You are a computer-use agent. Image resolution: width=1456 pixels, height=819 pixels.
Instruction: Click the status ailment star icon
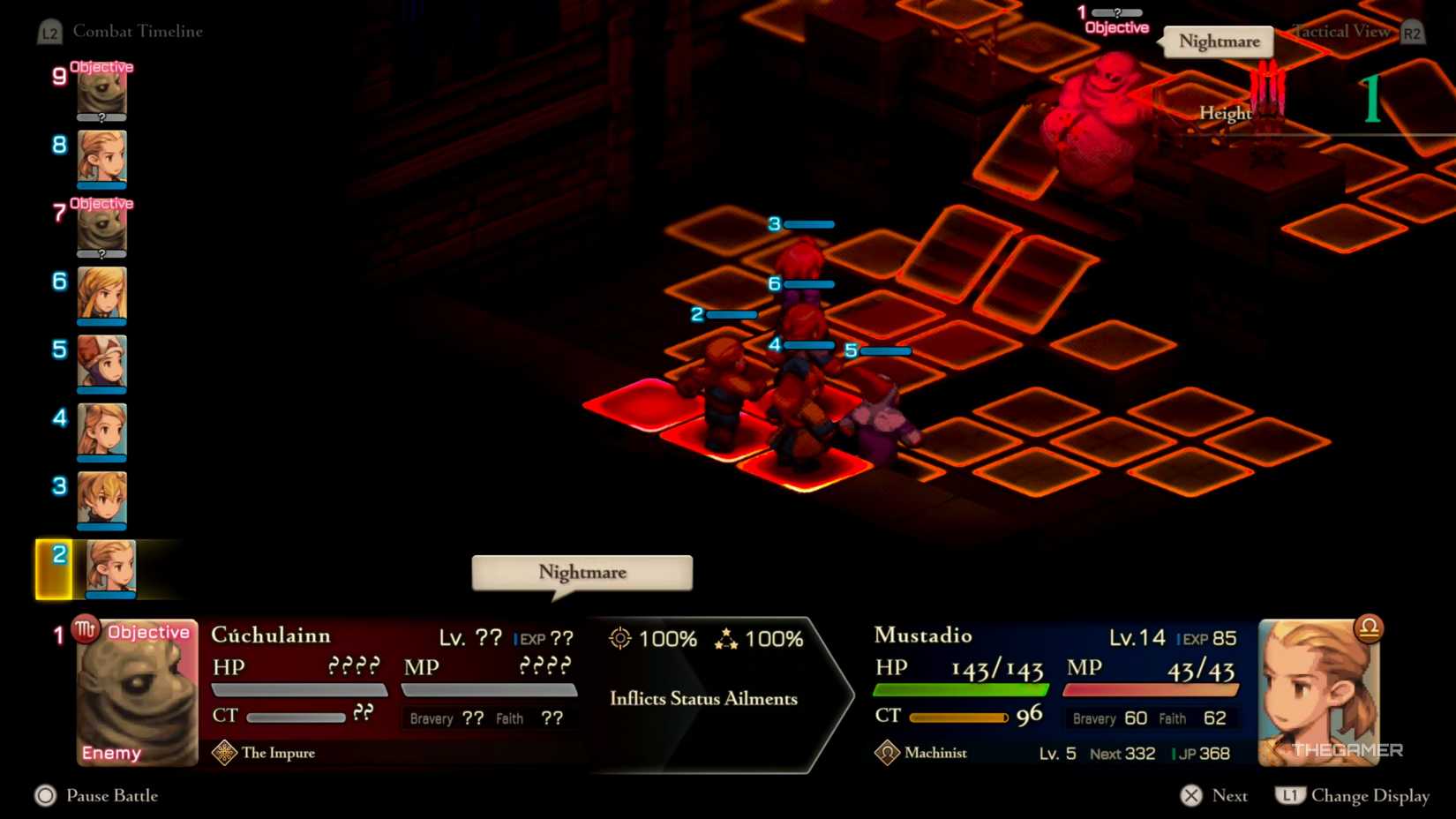[x=727, y=637]
